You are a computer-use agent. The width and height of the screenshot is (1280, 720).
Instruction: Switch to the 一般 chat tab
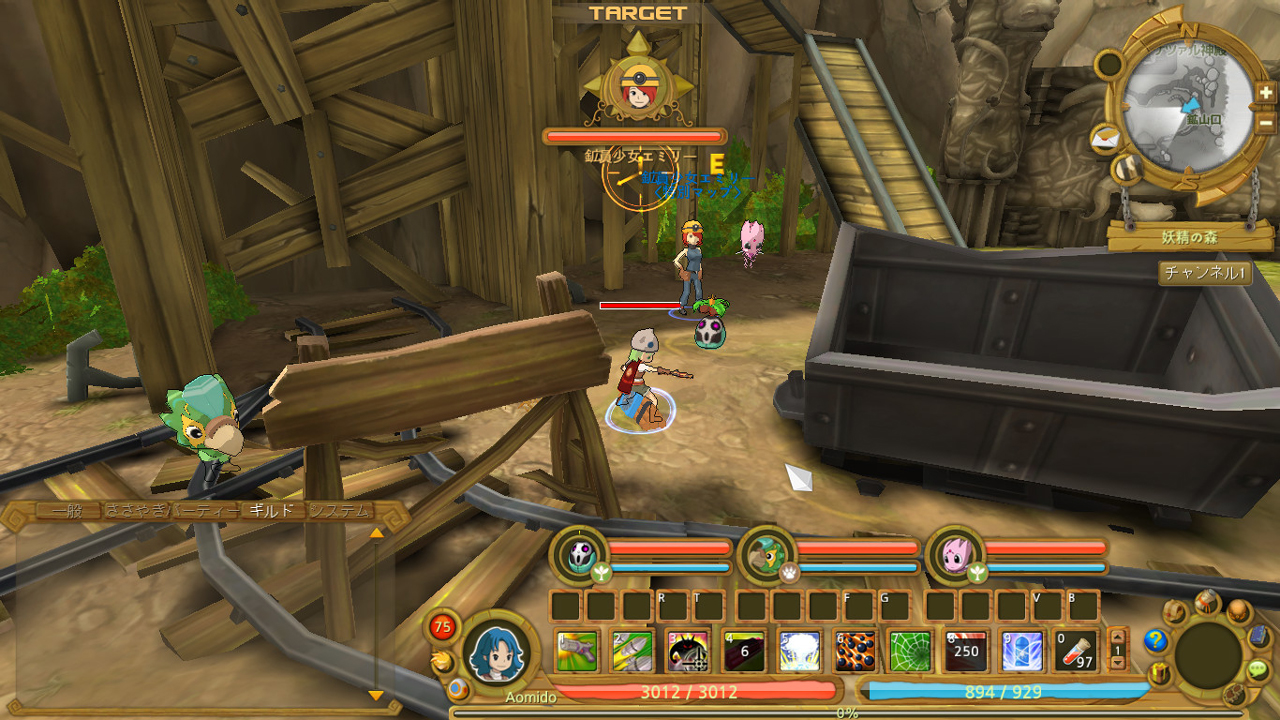pyautogui.click(x=68, y=511)
